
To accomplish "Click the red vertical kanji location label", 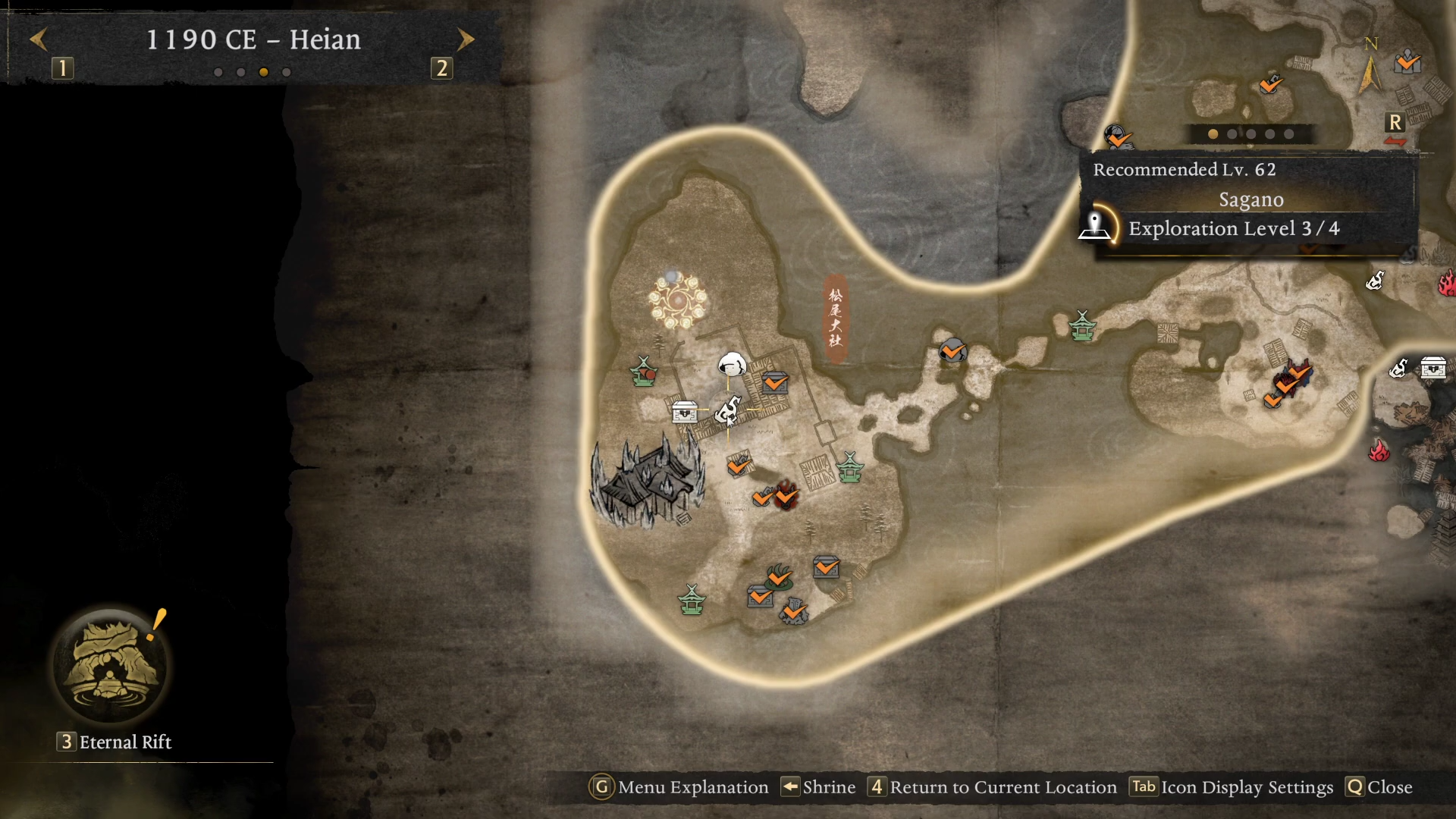I will pos(835,317).
